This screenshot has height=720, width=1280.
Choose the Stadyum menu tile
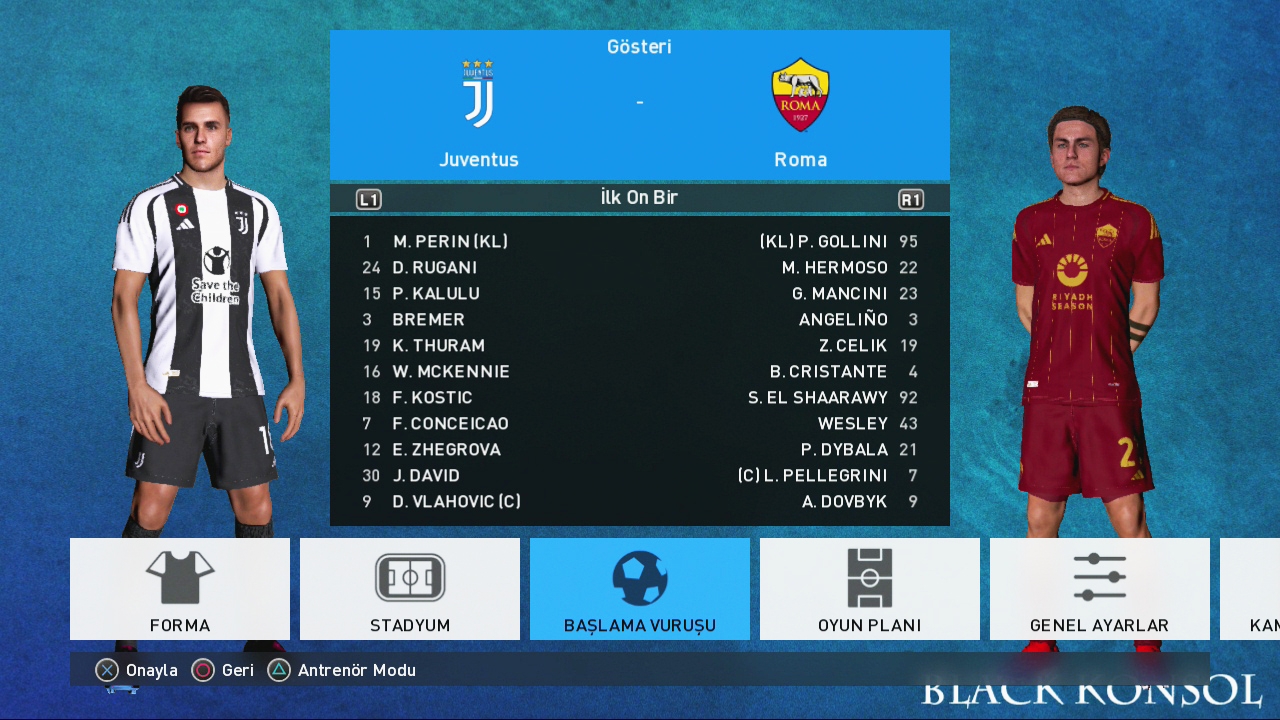pyautogui.click(x=410, y=589)
